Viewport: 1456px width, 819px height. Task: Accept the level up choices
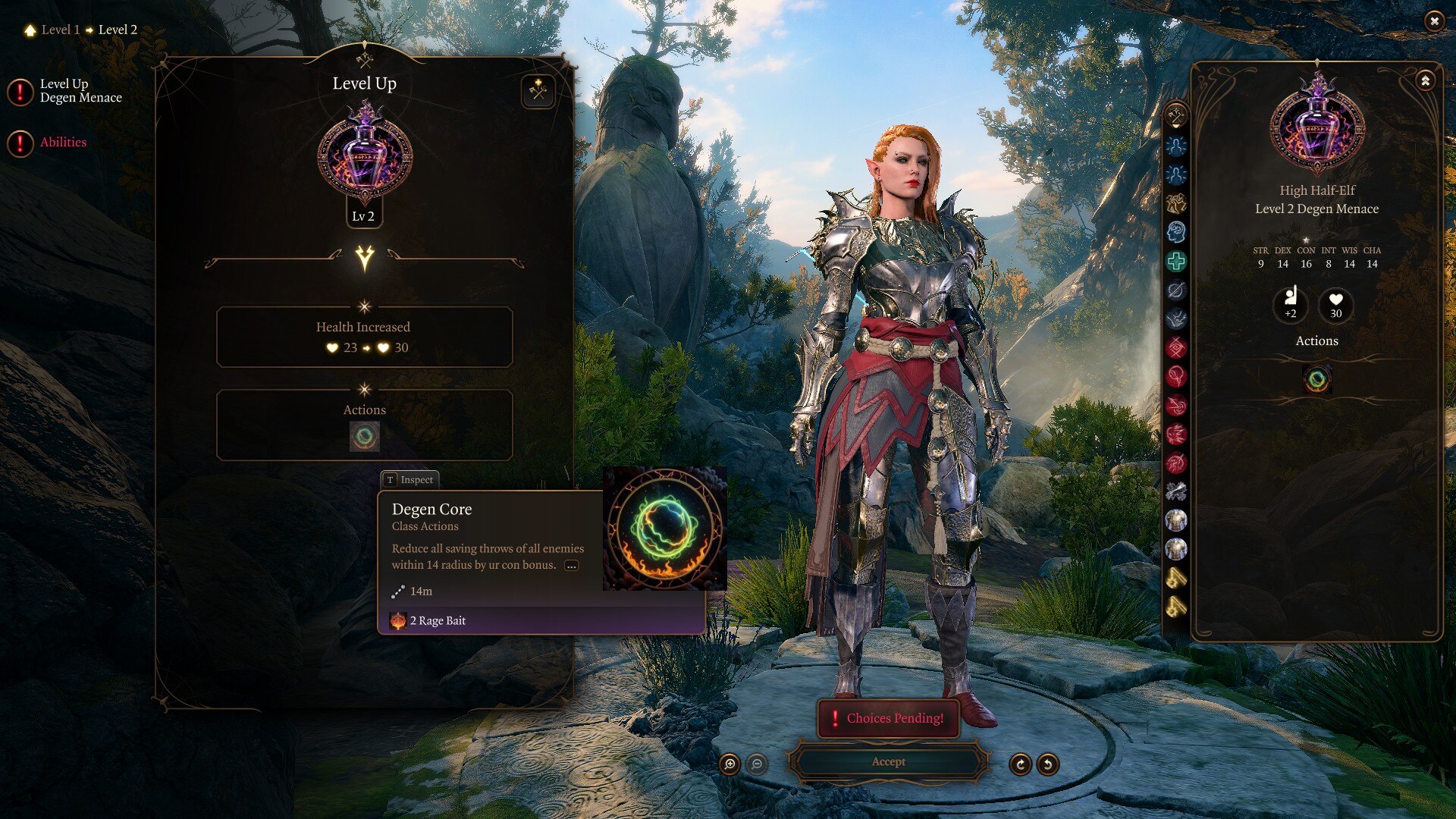pos(888,762)
